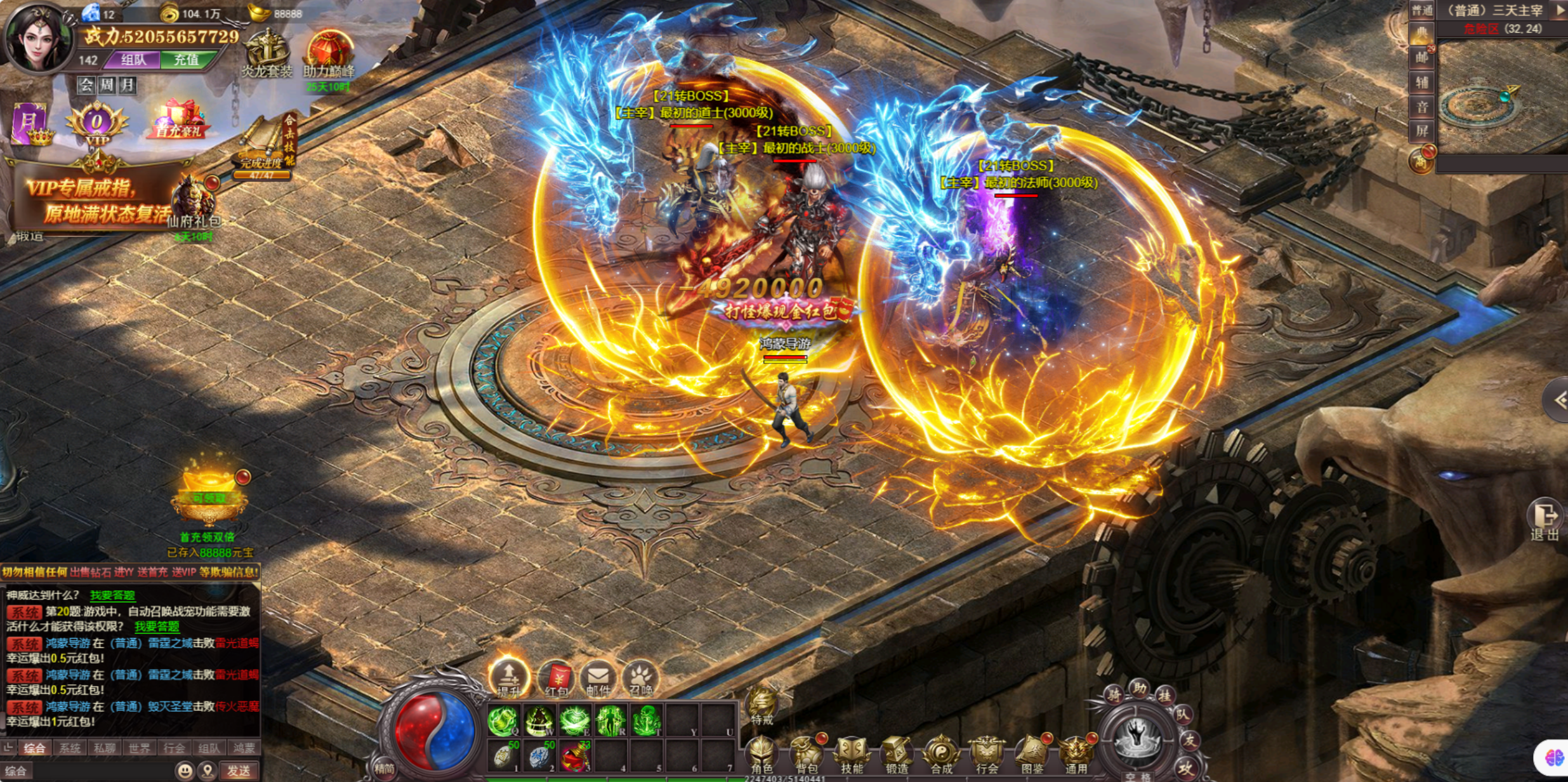Open the 技能 skills book
1568x782 pixels.
tap(852, 755)
